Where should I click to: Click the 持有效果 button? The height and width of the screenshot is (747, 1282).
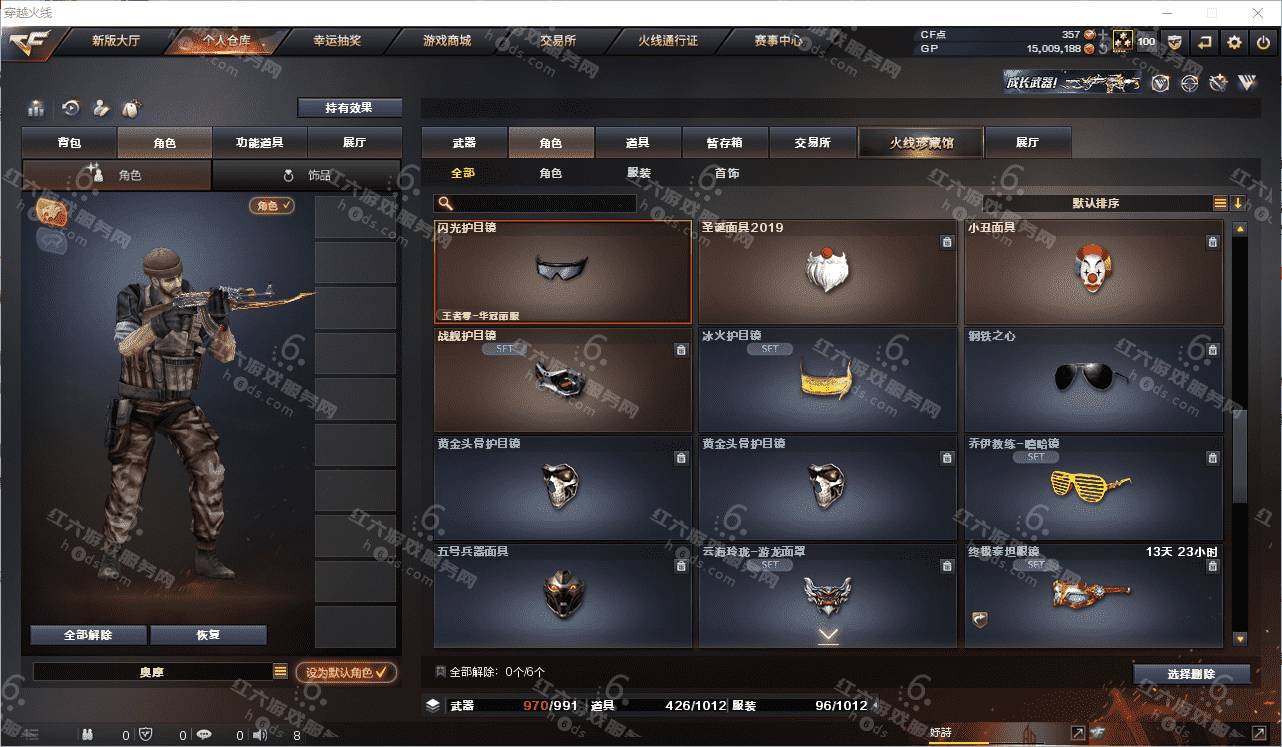tap(349, 108)
